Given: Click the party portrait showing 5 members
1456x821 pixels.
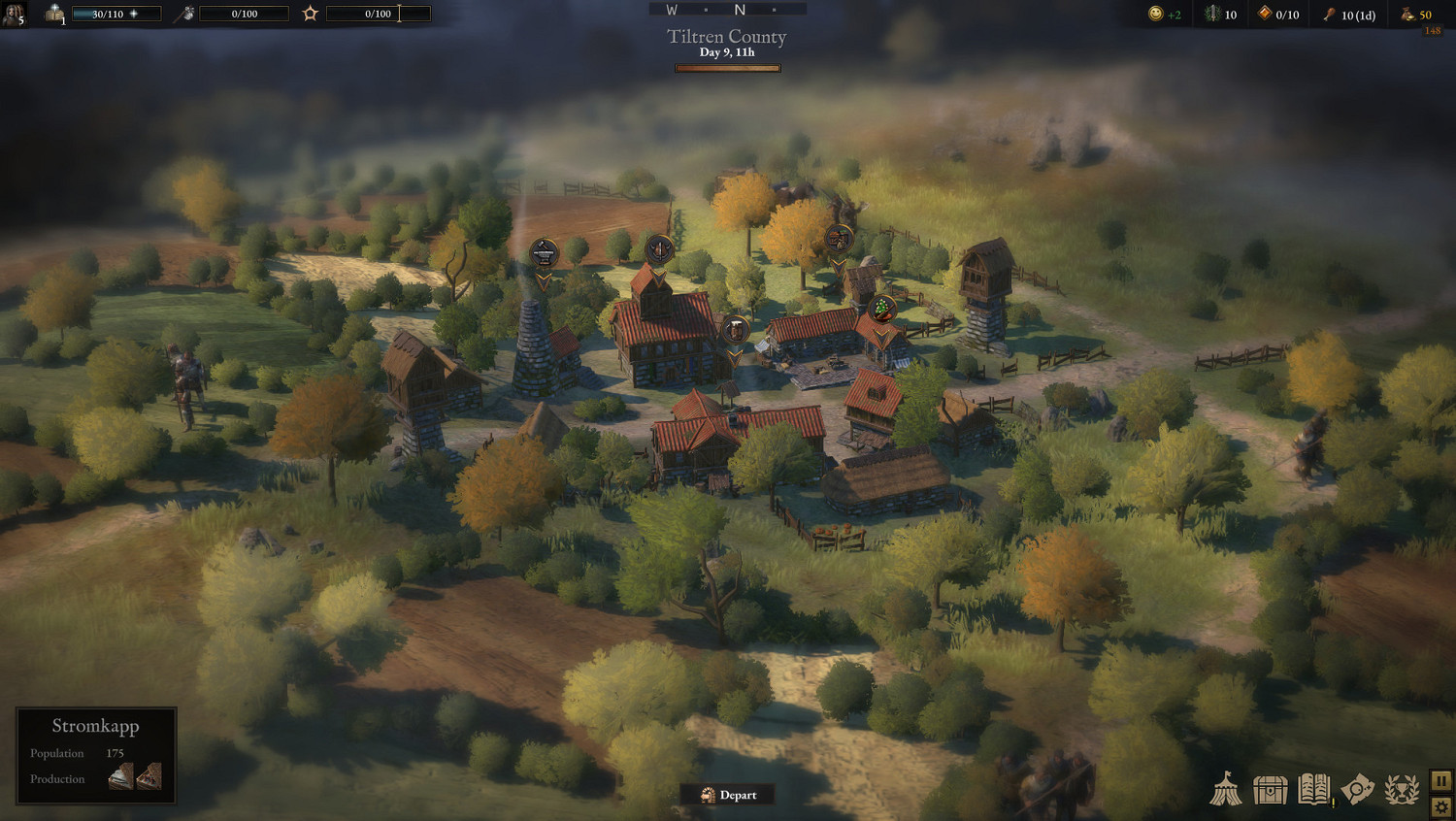Looking at the screenshot, I should [15, 15].
